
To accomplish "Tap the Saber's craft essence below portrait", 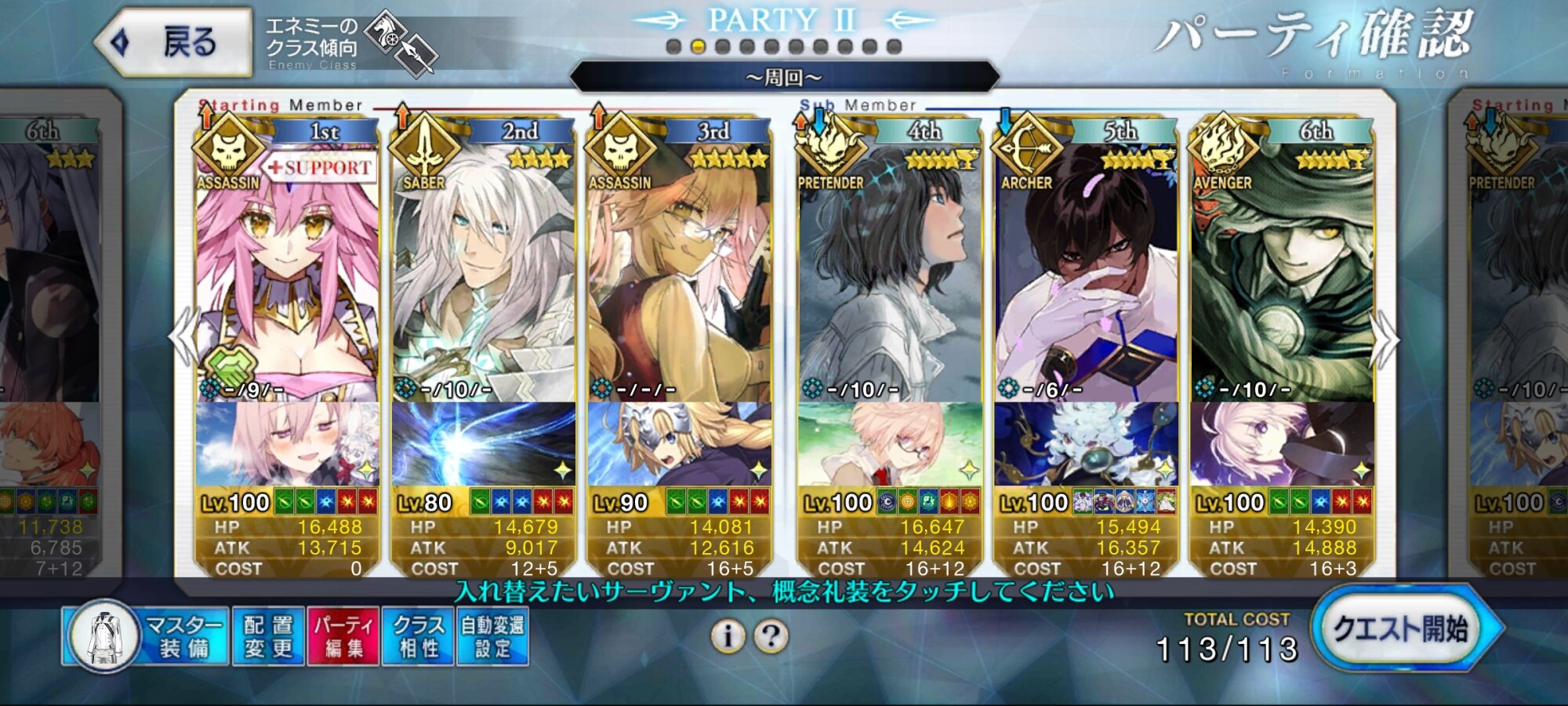I will (x=483, y=444).
